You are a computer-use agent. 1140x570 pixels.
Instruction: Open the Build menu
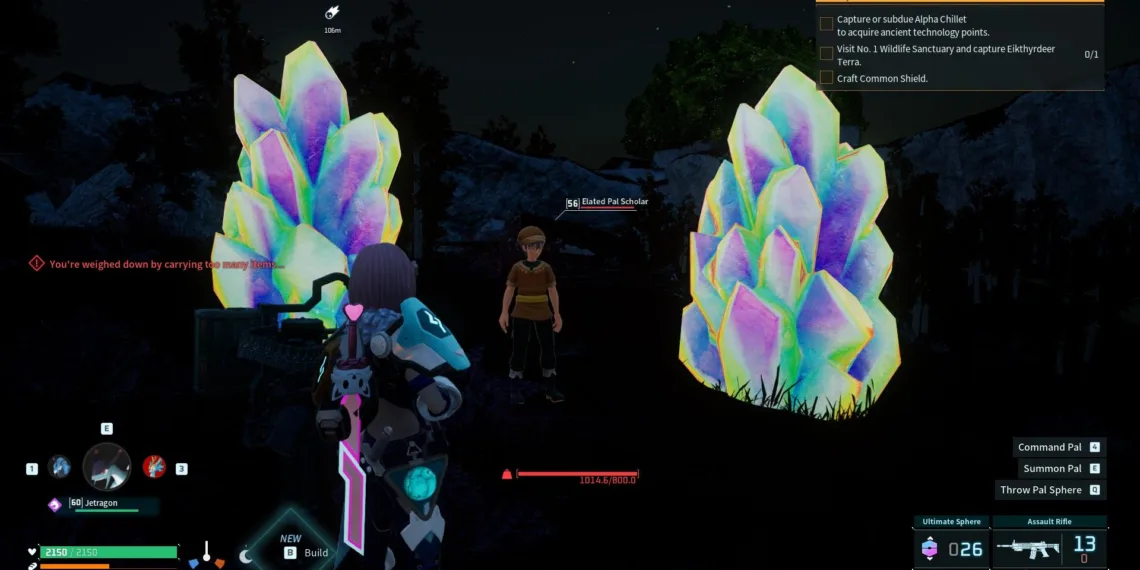point(305,552)
